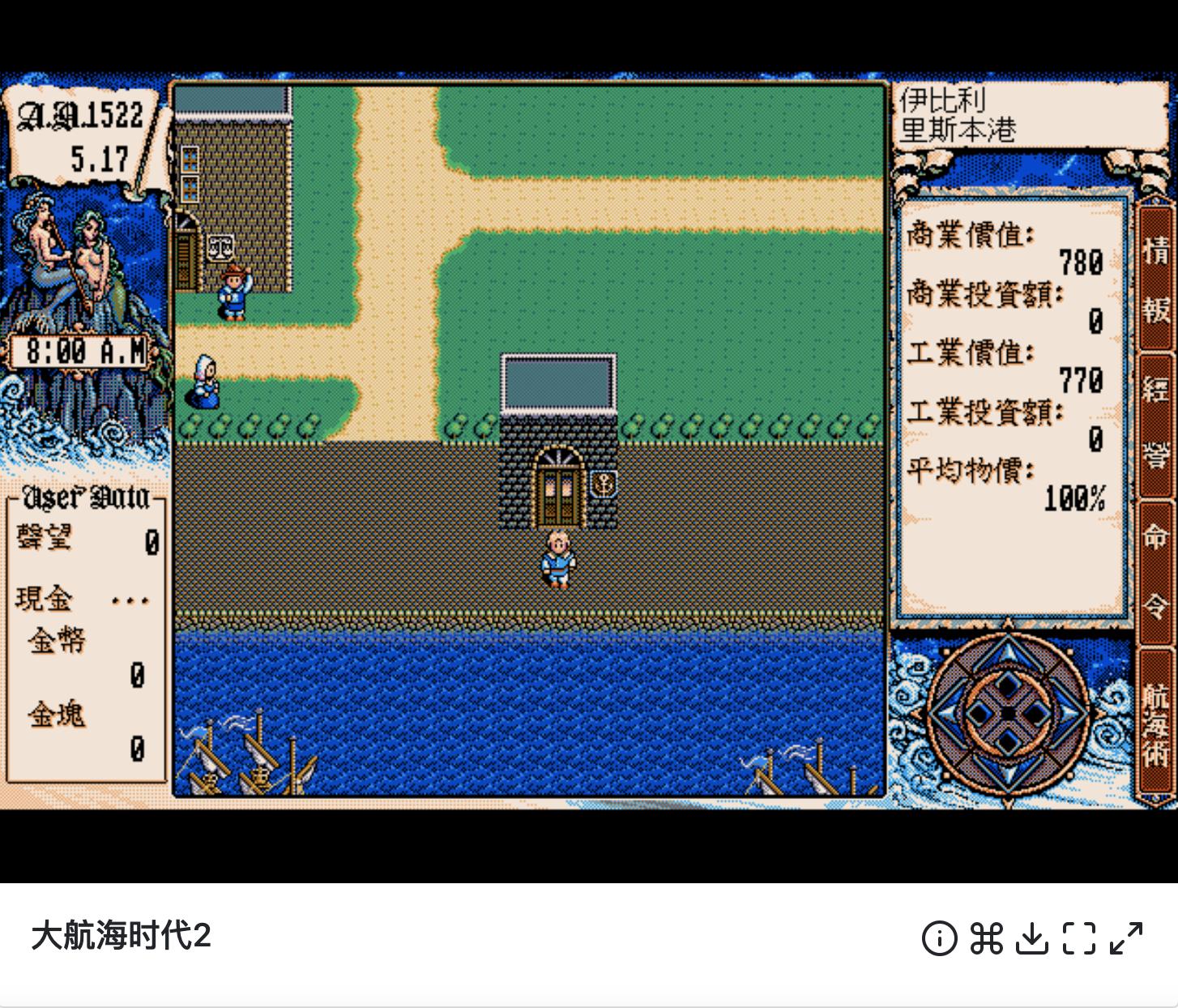Select the 命令 (Command) option
Image resolution: width=1178 pixels, height=1008 pixels.
coord(1153,571)
